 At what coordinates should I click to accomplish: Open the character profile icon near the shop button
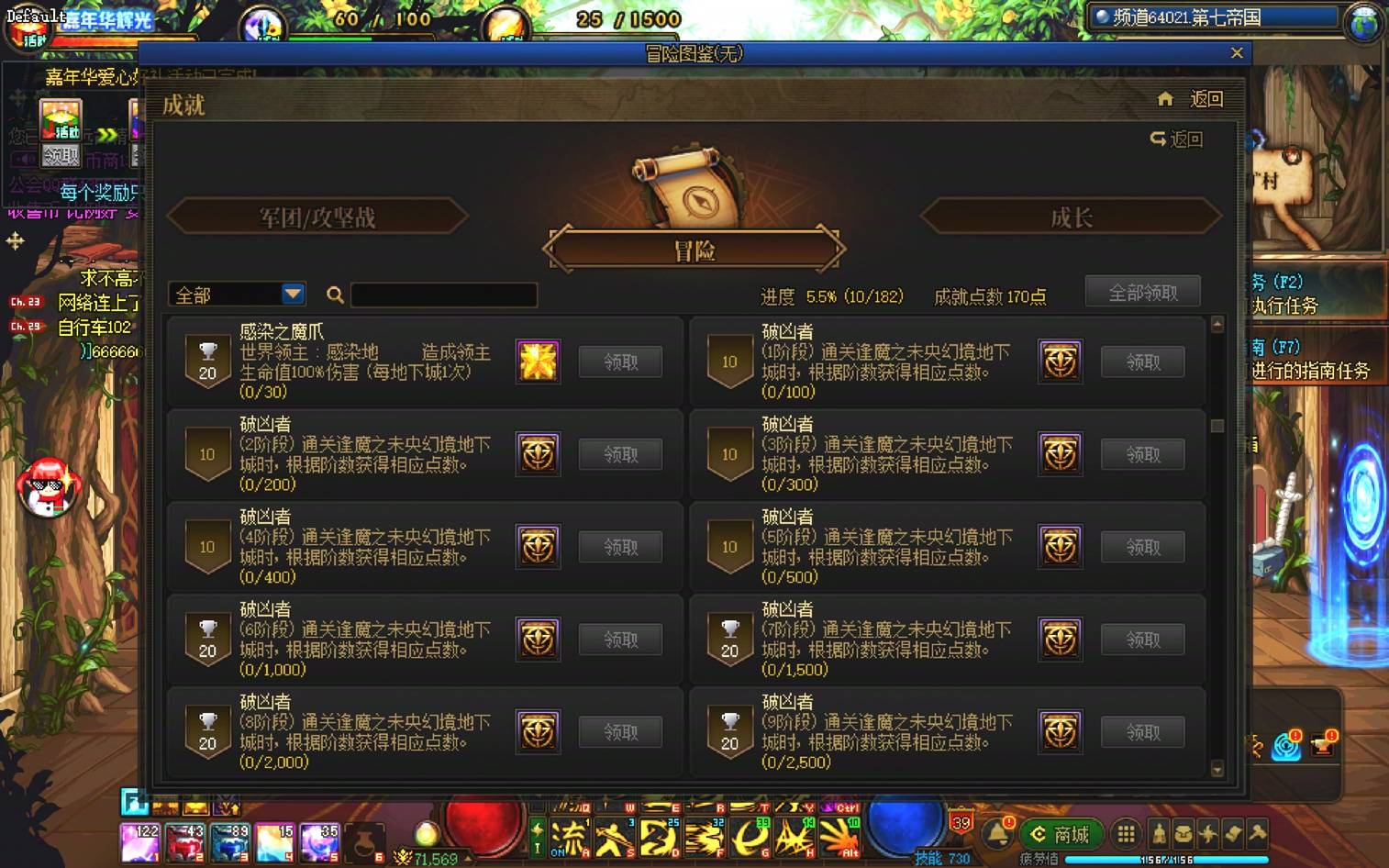point(1159,832)
